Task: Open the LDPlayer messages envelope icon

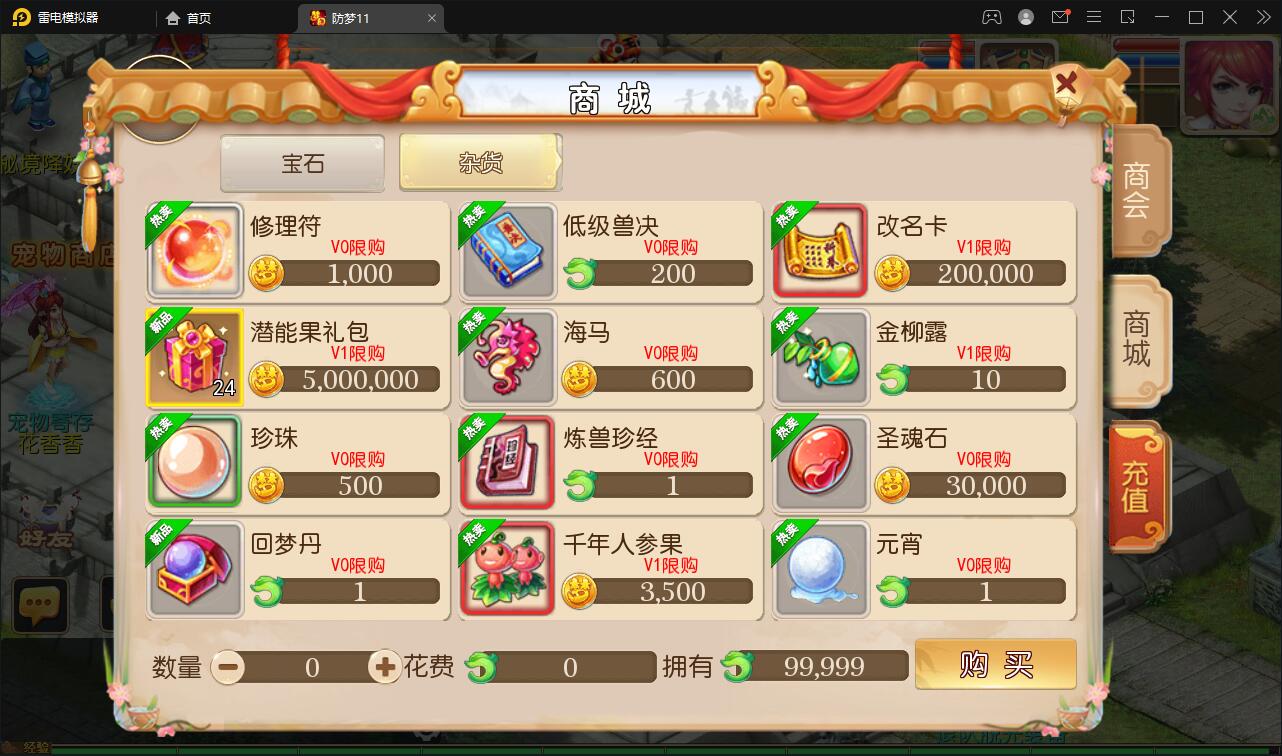Action: coord(1061,17)
